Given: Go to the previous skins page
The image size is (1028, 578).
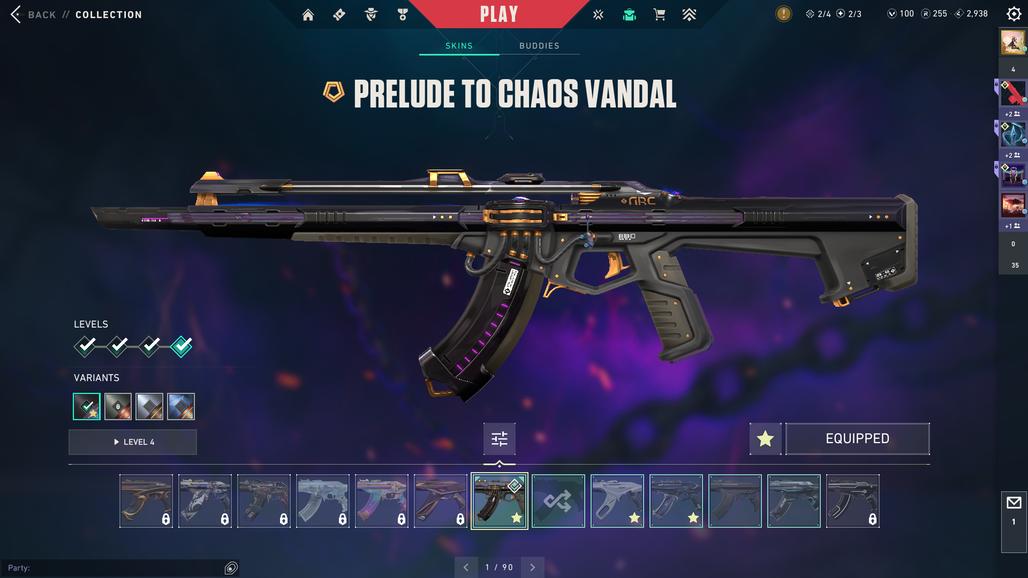Looking at the screenshot, I should point(465,567).
